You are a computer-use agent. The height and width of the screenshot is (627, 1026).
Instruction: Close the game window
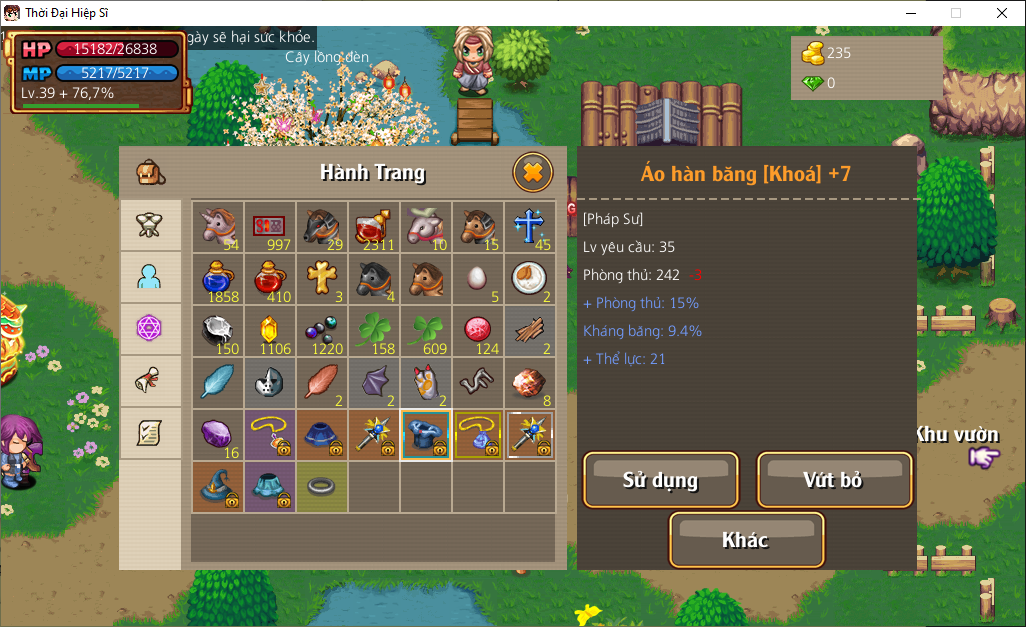click(x=1002, y=13)
